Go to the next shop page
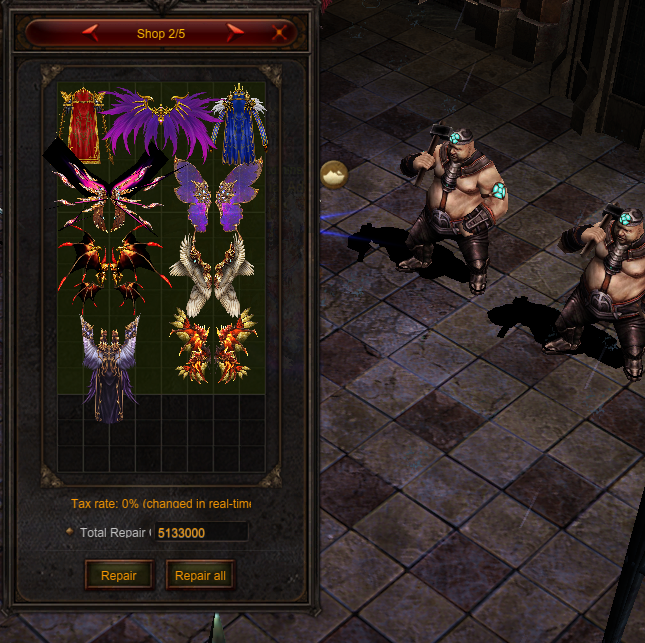 point(237,33)
